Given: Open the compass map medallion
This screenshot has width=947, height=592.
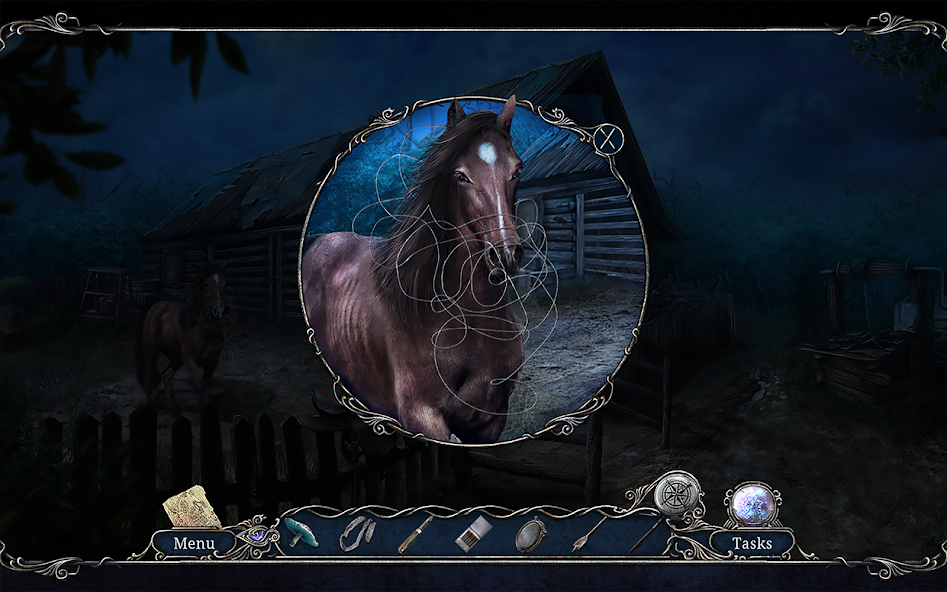Looking at the screenshot, I should [x=677, y=493].
